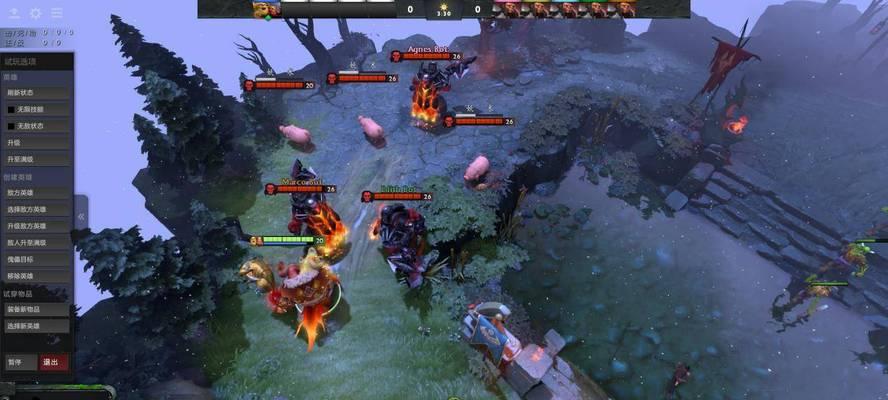Click 选择新英雄 (select new hero) button
This screenshot has height=400, width=888.
[36, 326]
